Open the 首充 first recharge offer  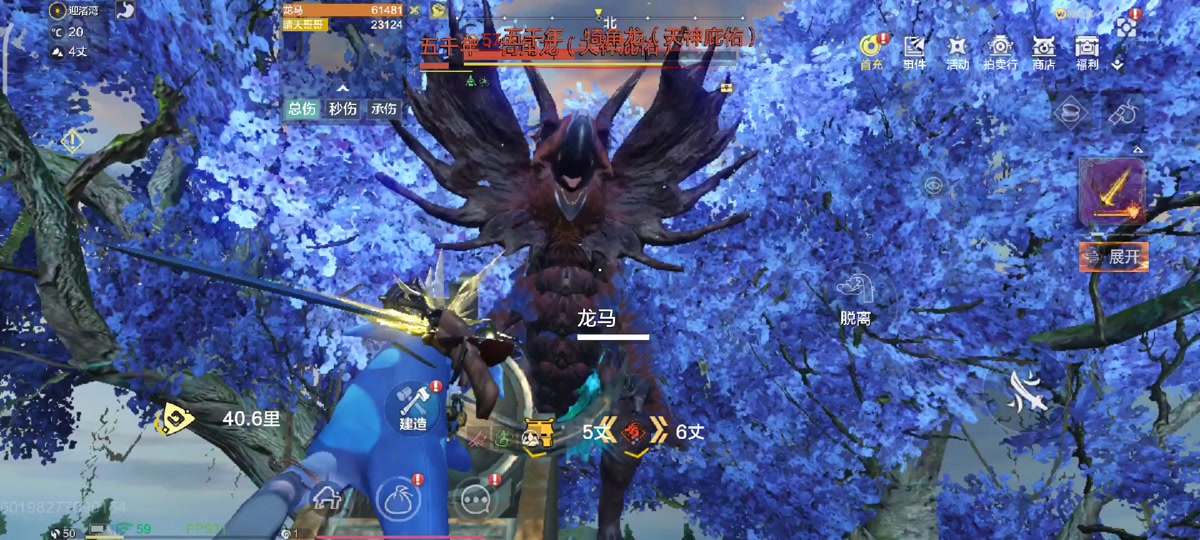(871, 50)
